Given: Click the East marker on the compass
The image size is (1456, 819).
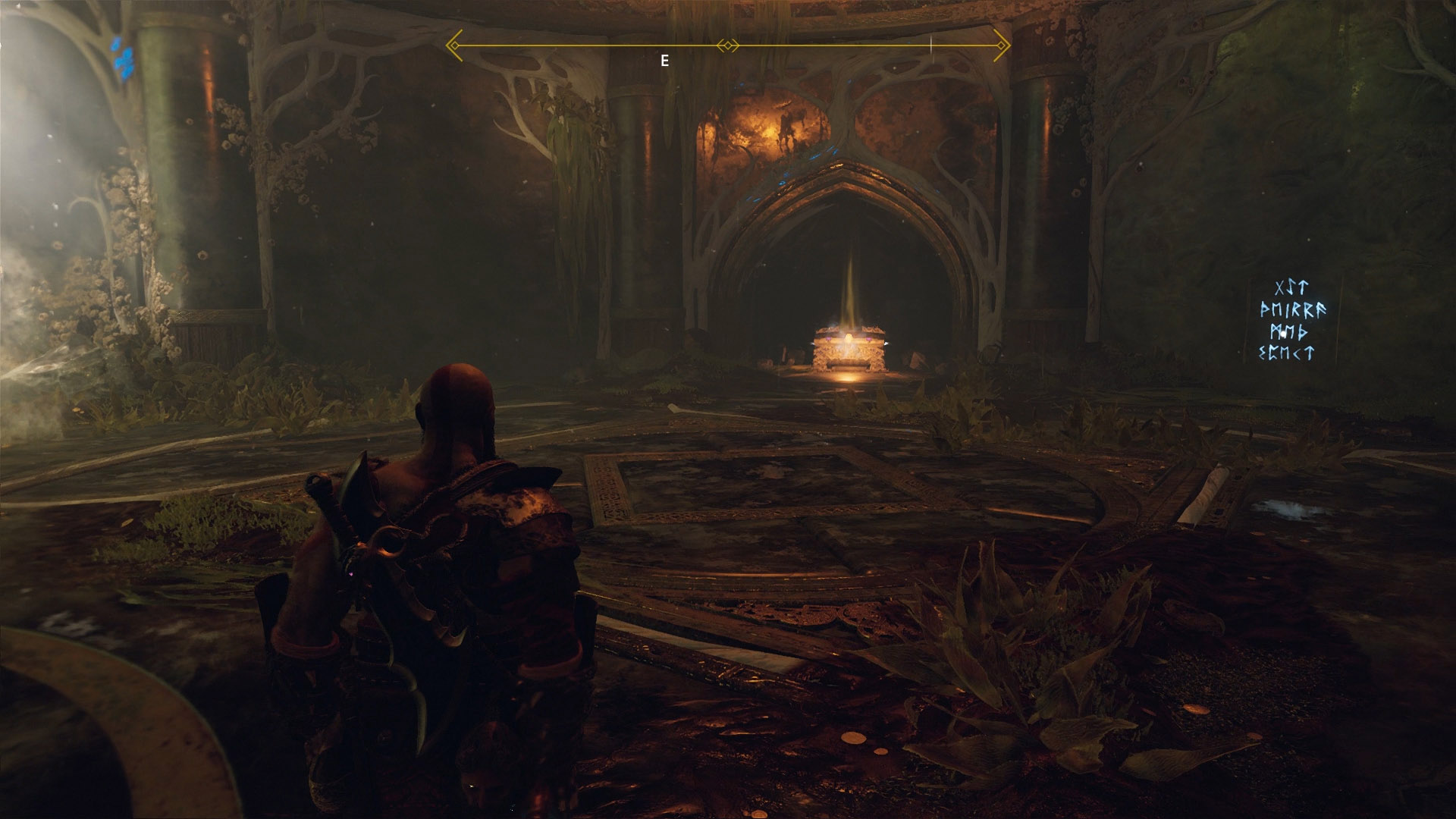Looking at the screenshot, I should click(x=664, y=61).
